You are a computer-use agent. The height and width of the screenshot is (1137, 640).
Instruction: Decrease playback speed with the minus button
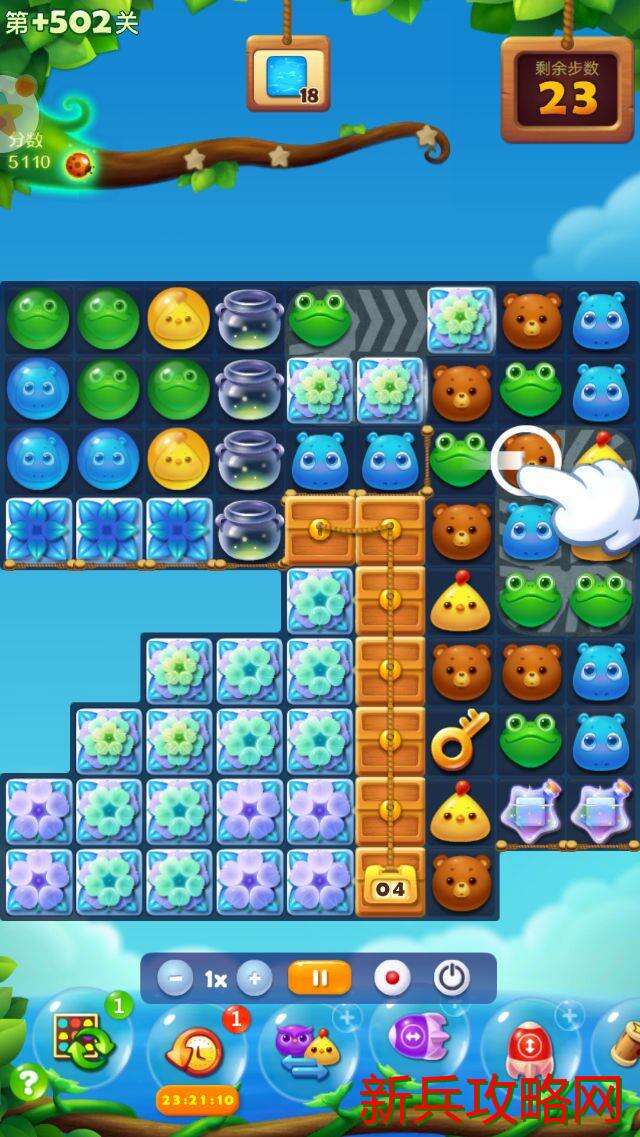click(175, 978)
